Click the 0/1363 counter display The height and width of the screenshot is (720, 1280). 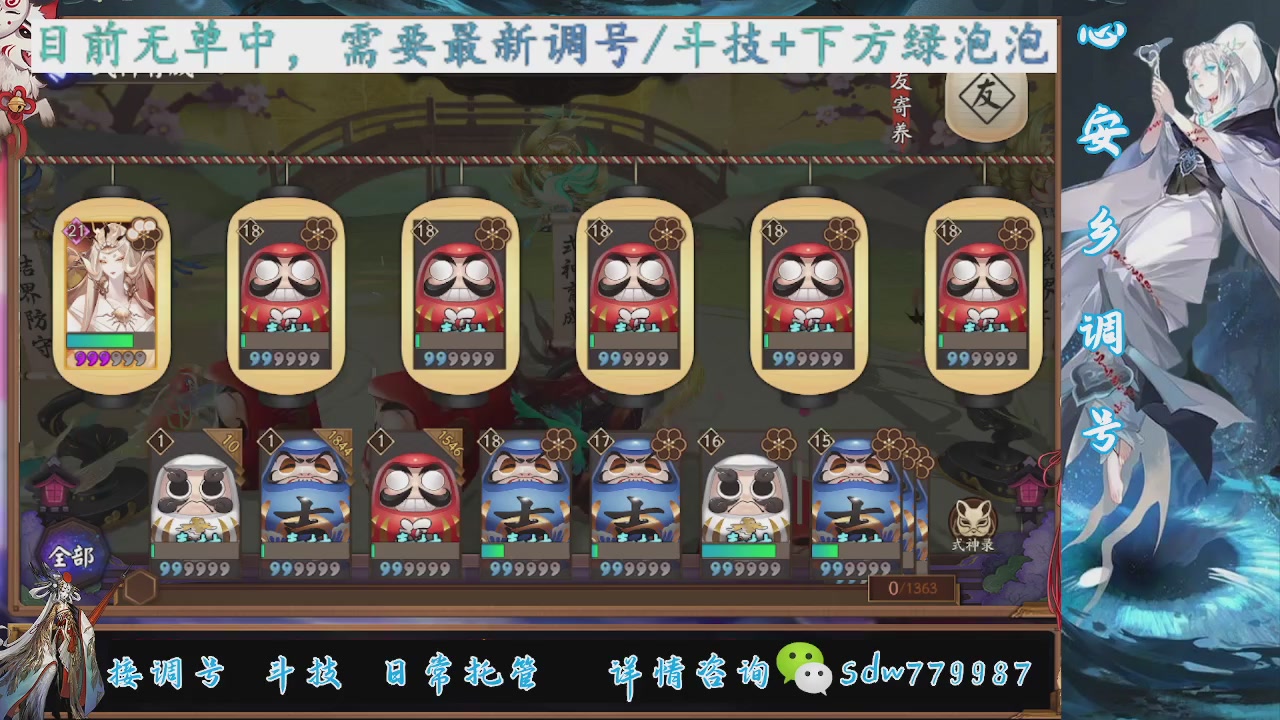click(912, 589)
